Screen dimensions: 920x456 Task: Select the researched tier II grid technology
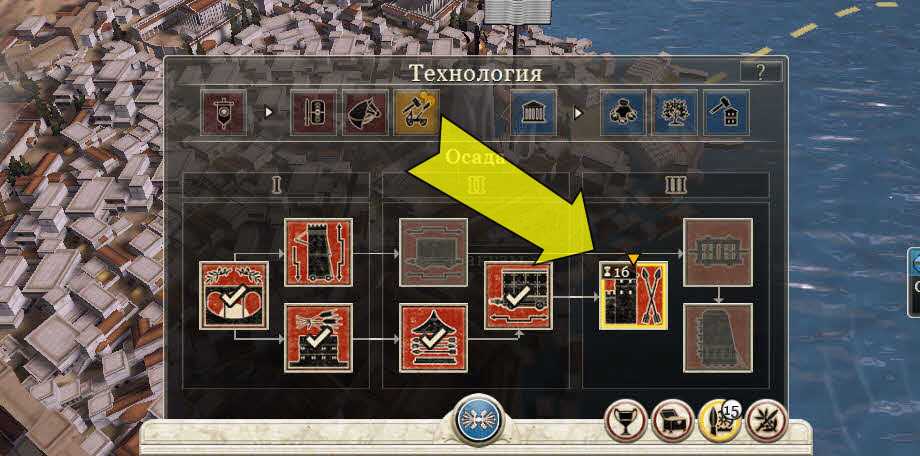coord(518,295)
